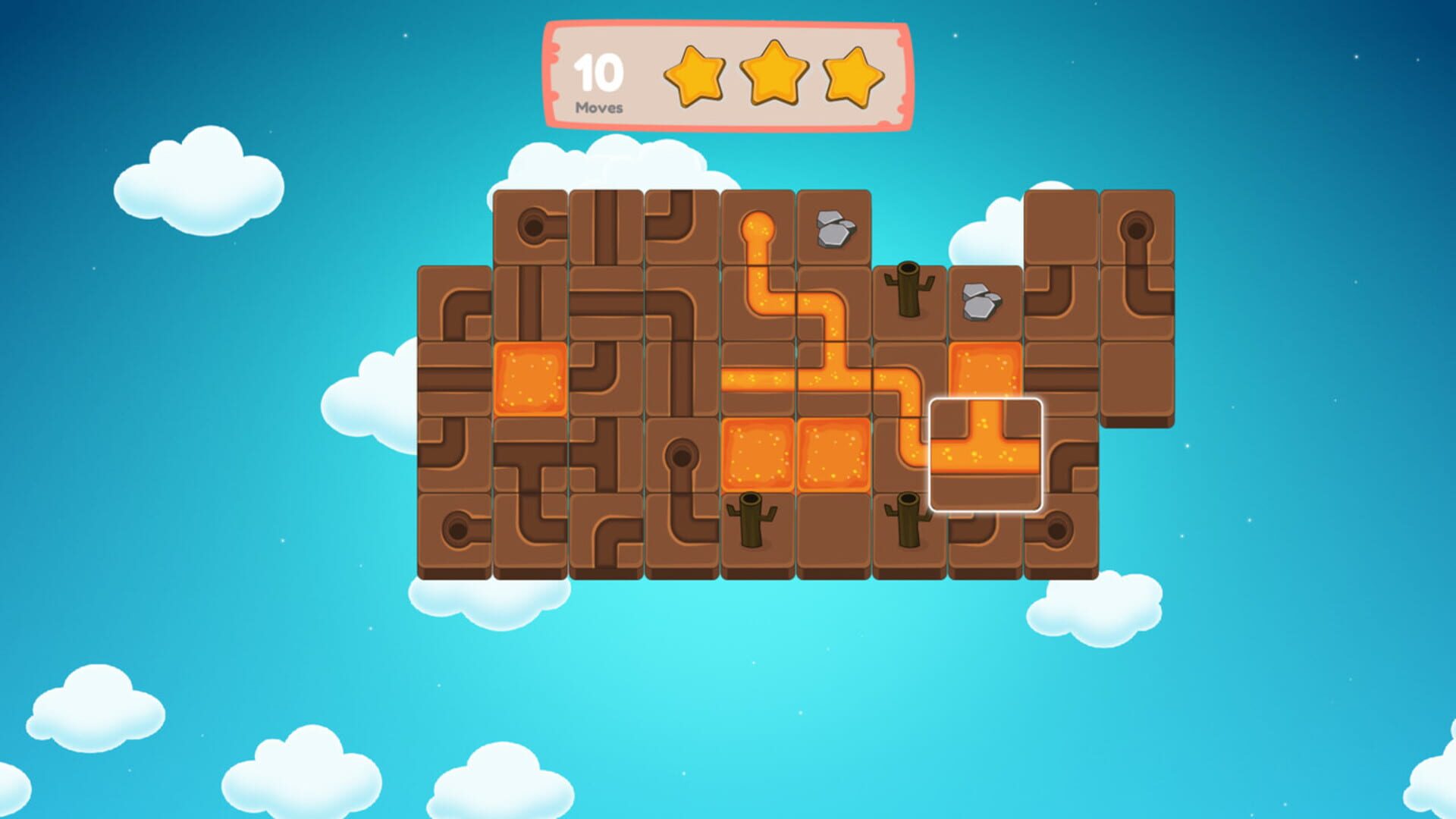
Task: Click the Moves counter showing 10
Action: (x=599, y=80)
